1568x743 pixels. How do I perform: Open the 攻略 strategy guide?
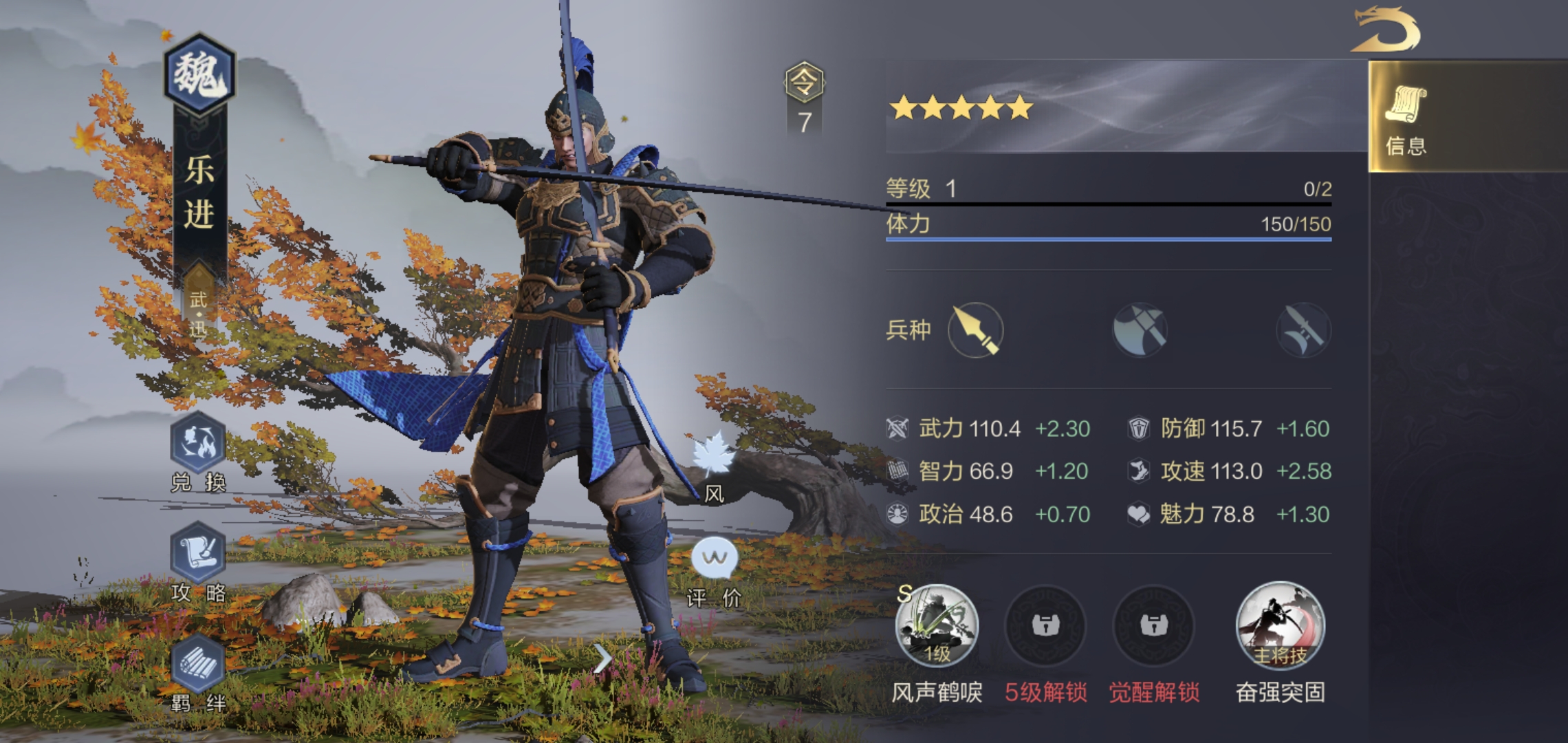point(199,554)
